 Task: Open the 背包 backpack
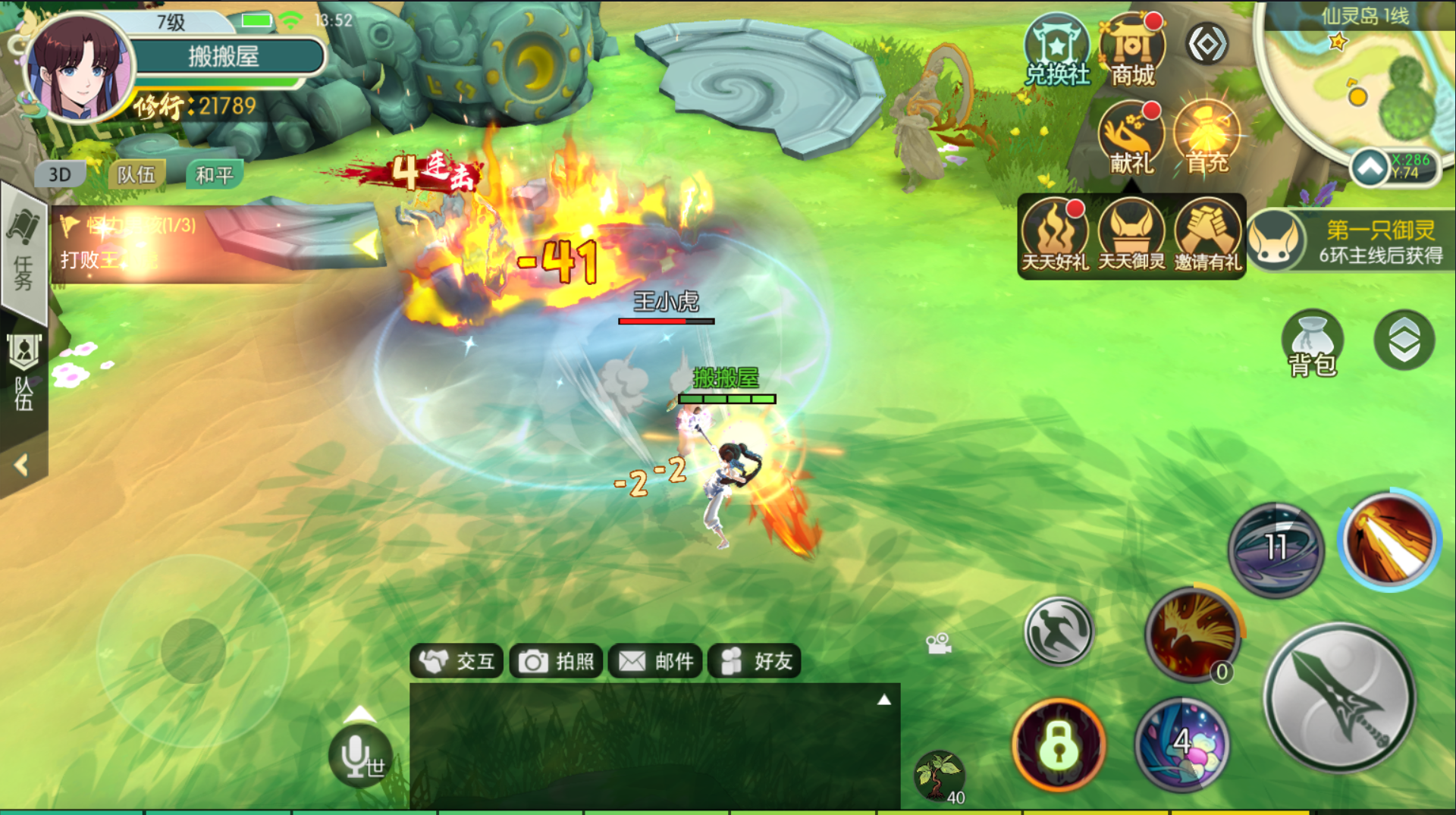[x=1313, y=343]
